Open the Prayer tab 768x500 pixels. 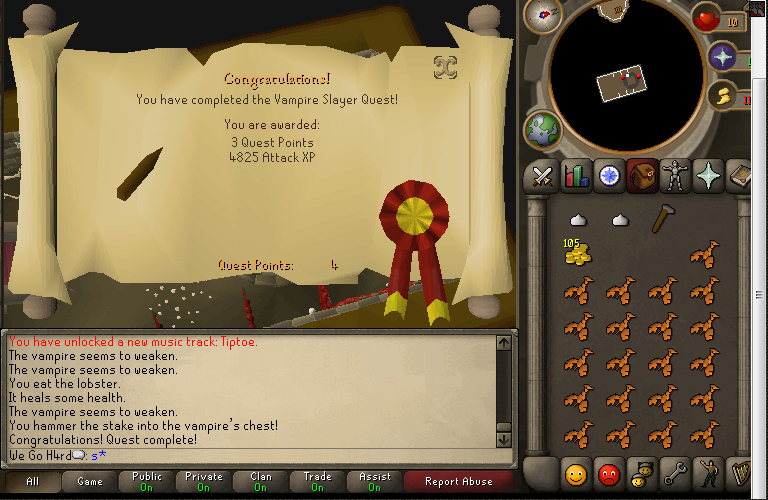(710, 176)
